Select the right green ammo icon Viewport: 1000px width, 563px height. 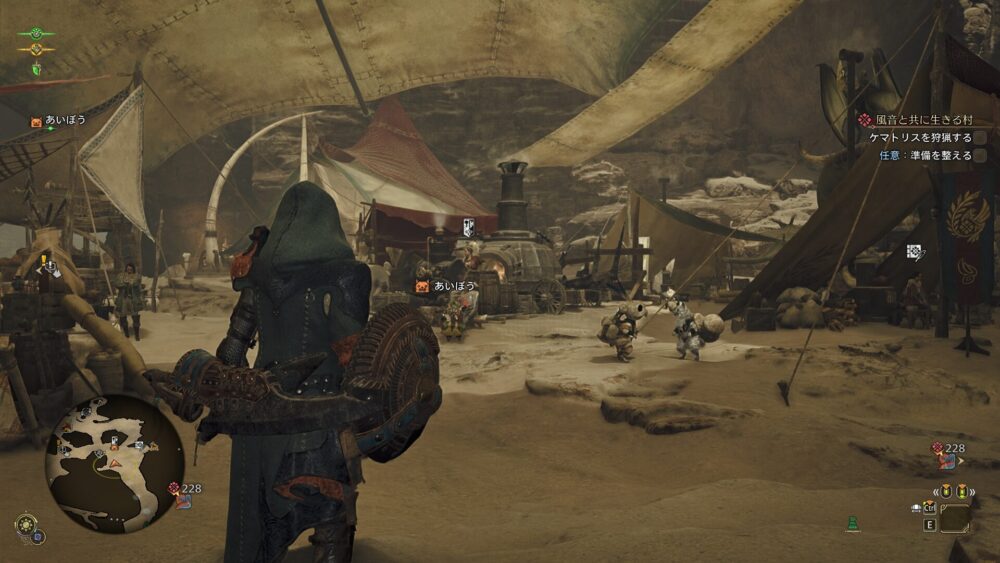(x=962, y=491)
